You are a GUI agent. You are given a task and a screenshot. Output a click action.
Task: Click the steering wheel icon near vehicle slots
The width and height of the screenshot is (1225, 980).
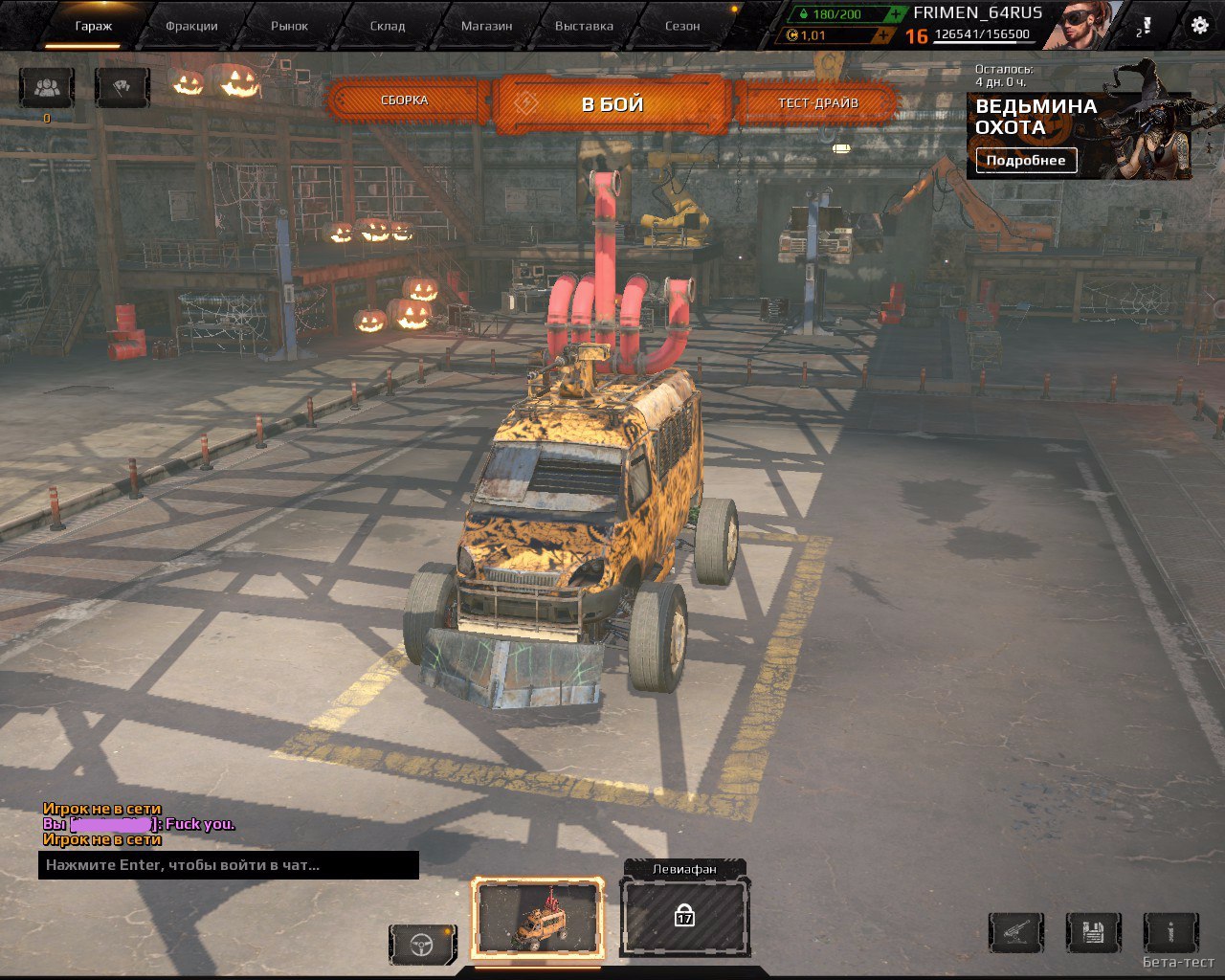pyautogui.click(x=421, y=944)
